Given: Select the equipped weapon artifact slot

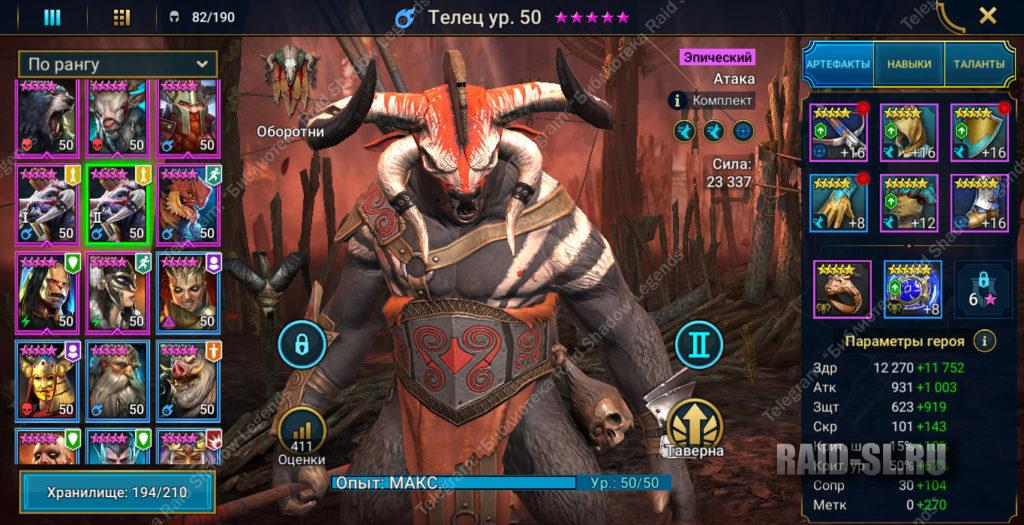Looking at the screenshot, I should pos(838,132).
